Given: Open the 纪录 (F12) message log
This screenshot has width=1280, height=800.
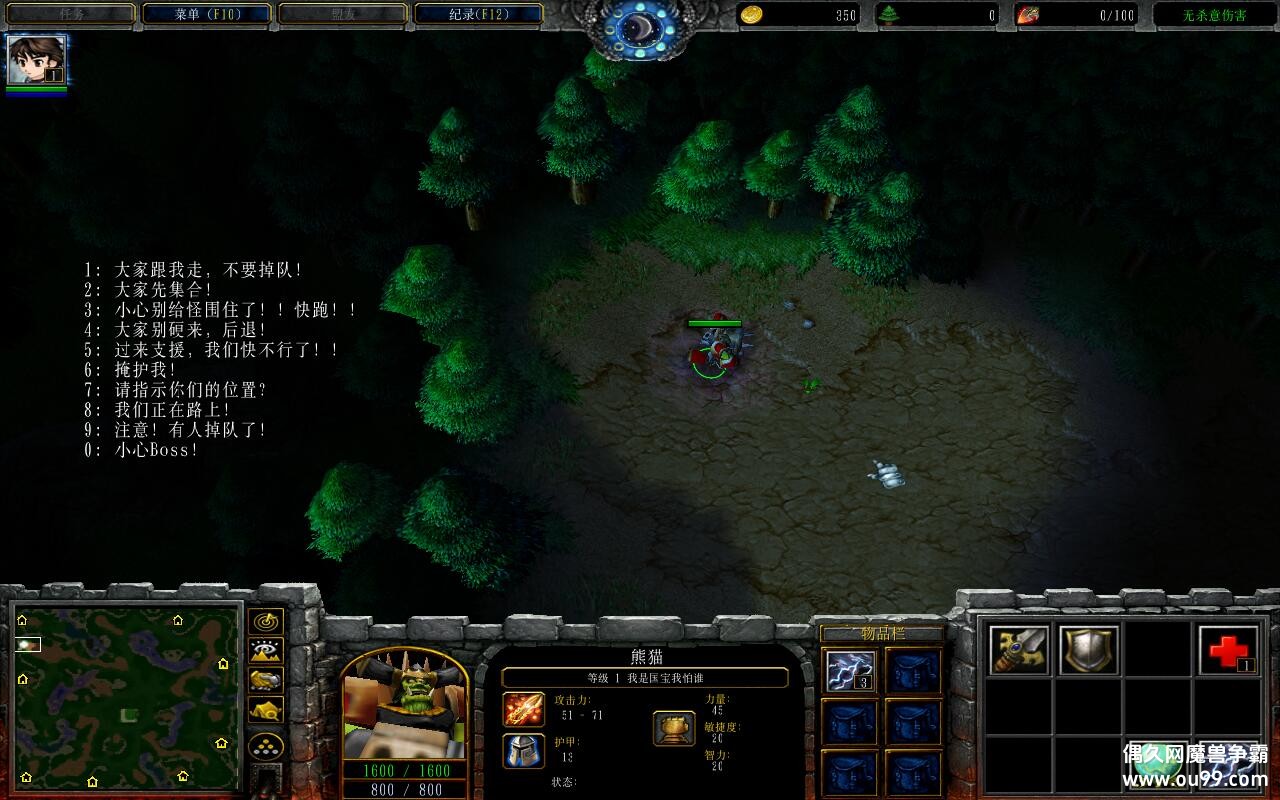Looking at the screenshot, I should tap(478, 14).
